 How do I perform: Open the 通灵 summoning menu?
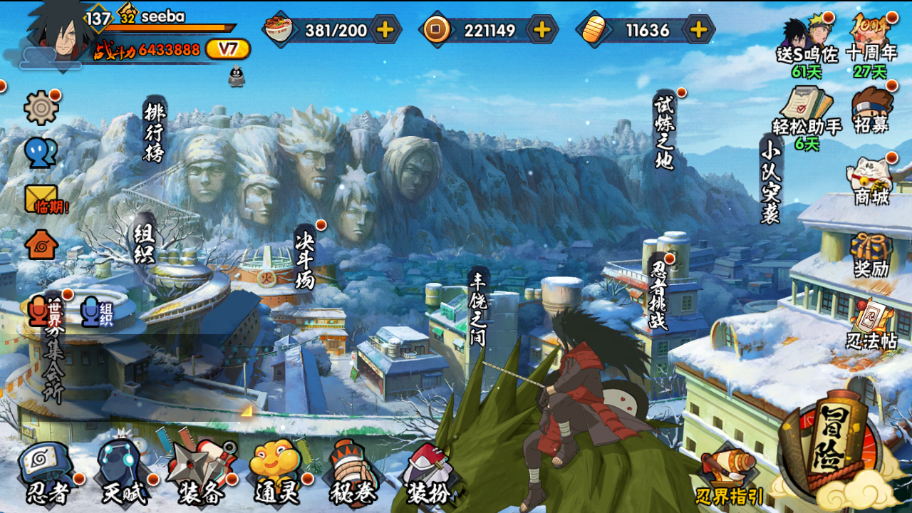(277, 474)
